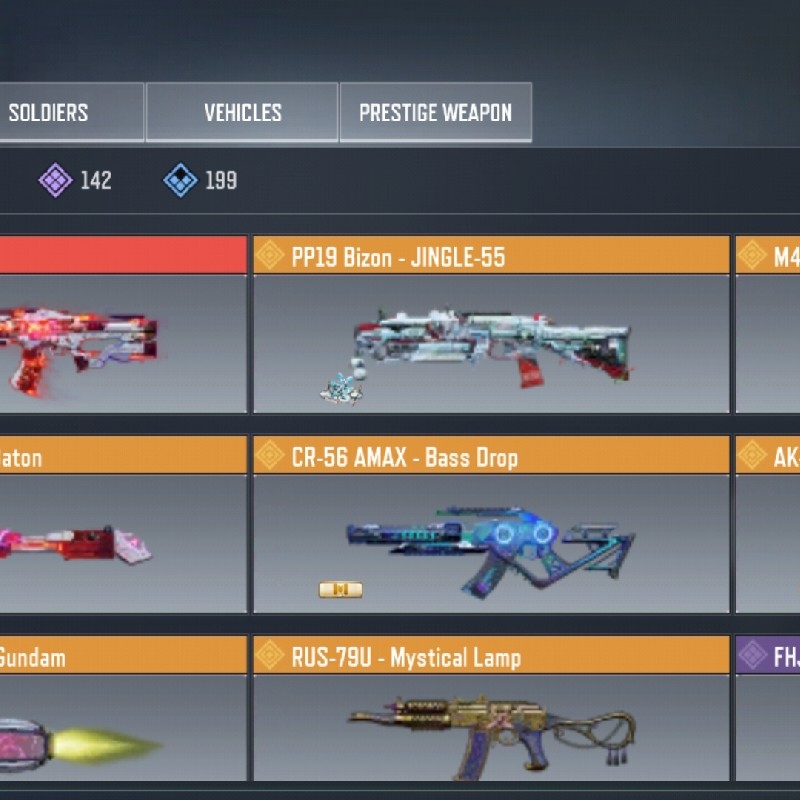Tap the blue diamond currency icon
The width and height of the screenshot is (800, 800).
(x=180, y=180)
